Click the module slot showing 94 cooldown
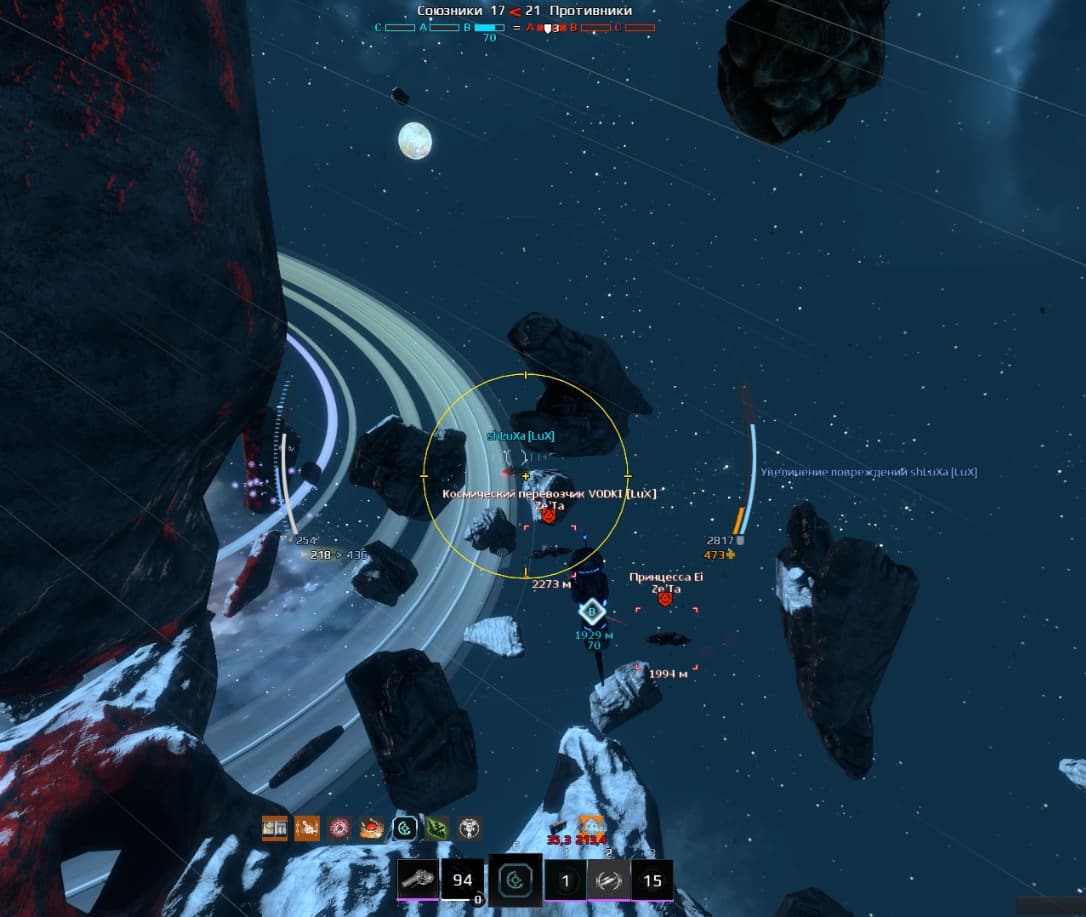The height and width of the screenshot is (917, 1086). [462, 880]
